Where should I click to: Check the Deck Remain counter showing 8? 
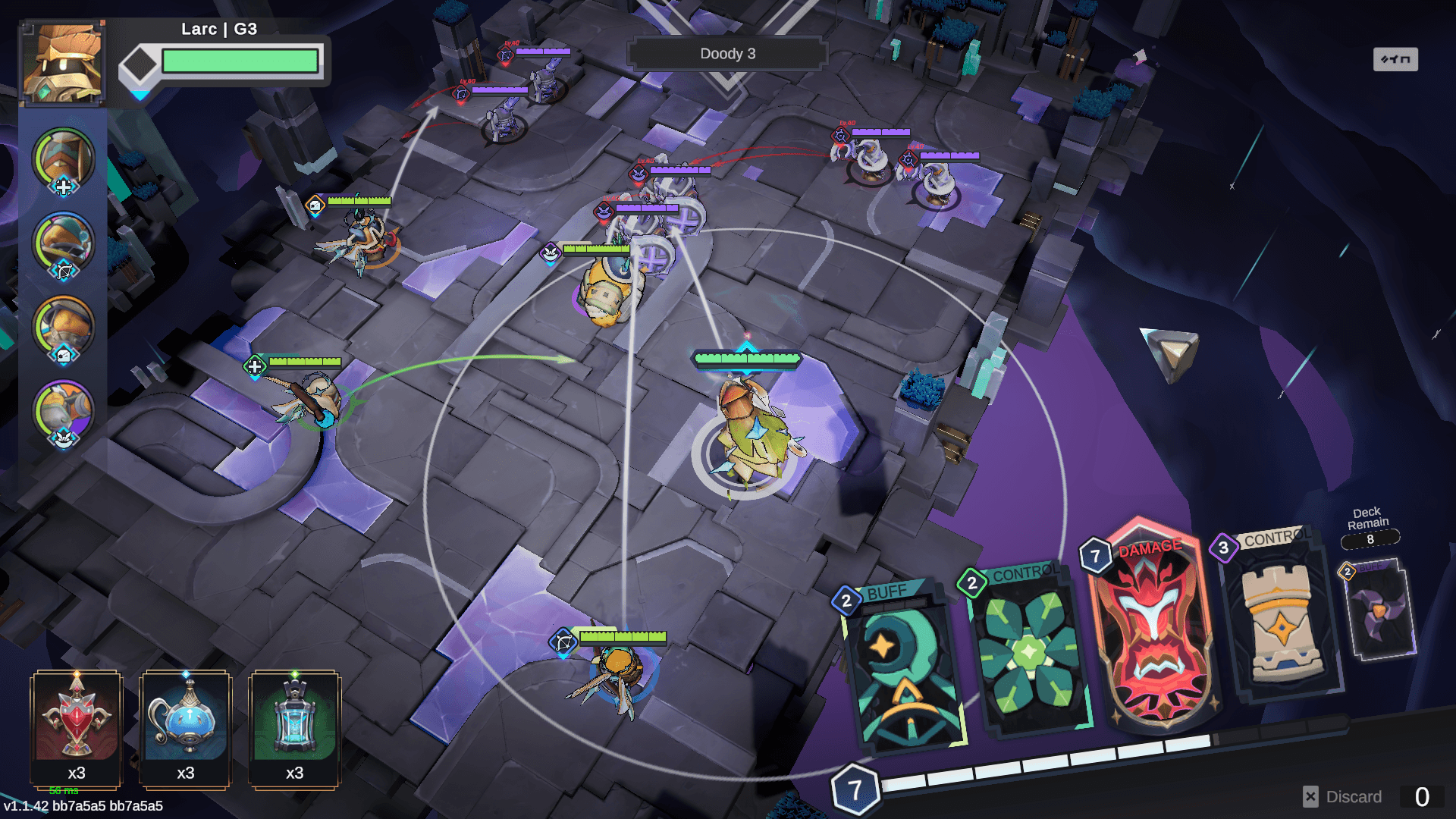pos(1370,540)
